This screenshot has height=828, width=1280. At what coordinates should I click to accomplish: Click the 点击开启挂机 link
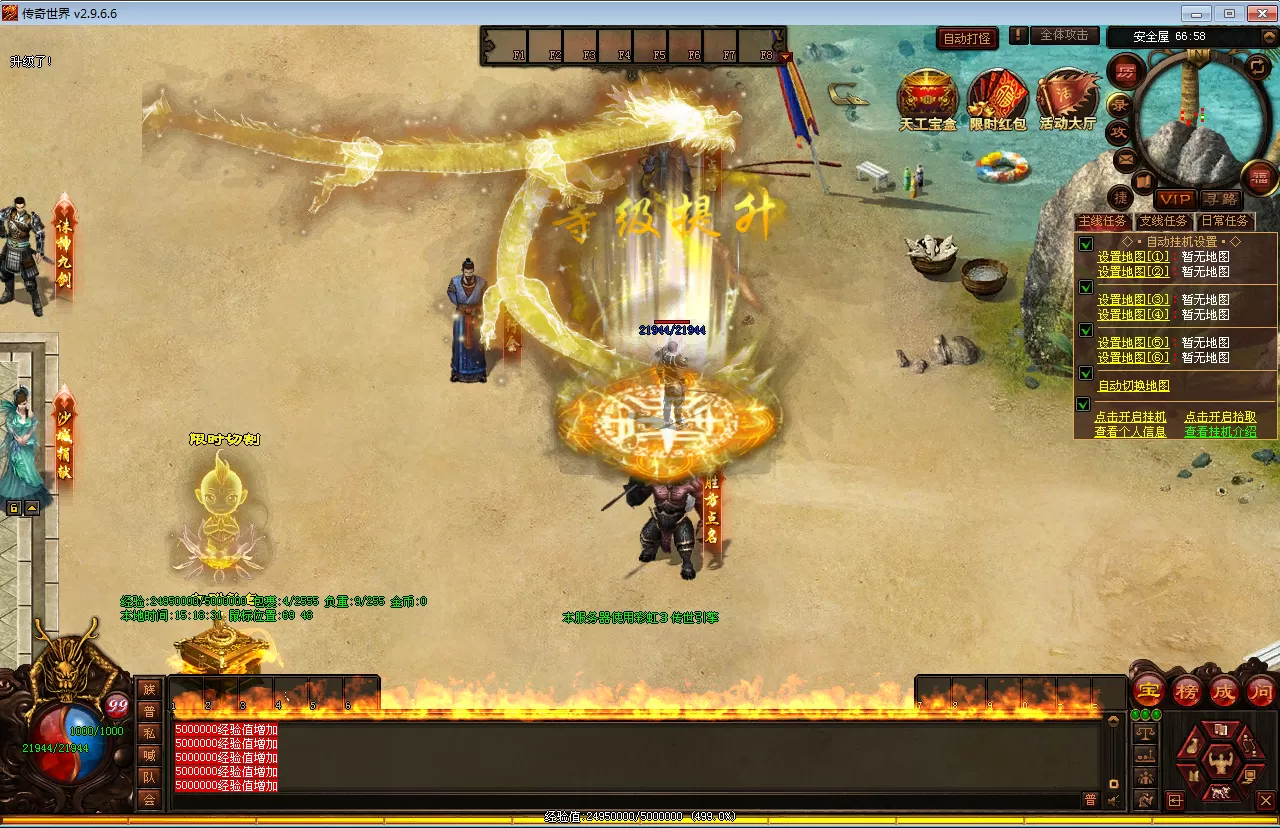click(1130, 417)
